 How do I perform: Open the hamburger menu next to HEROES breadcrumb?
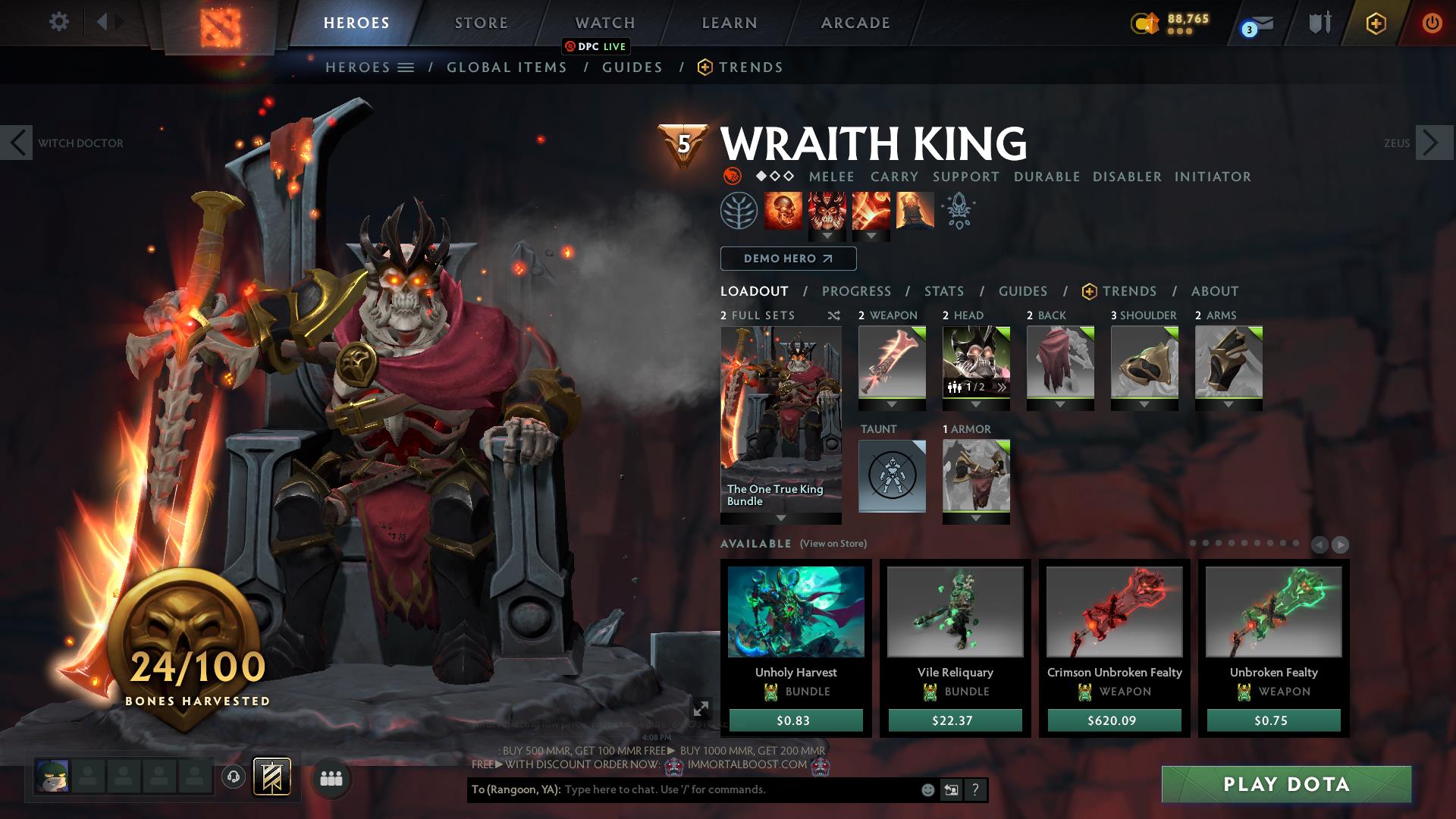[405, 67]
